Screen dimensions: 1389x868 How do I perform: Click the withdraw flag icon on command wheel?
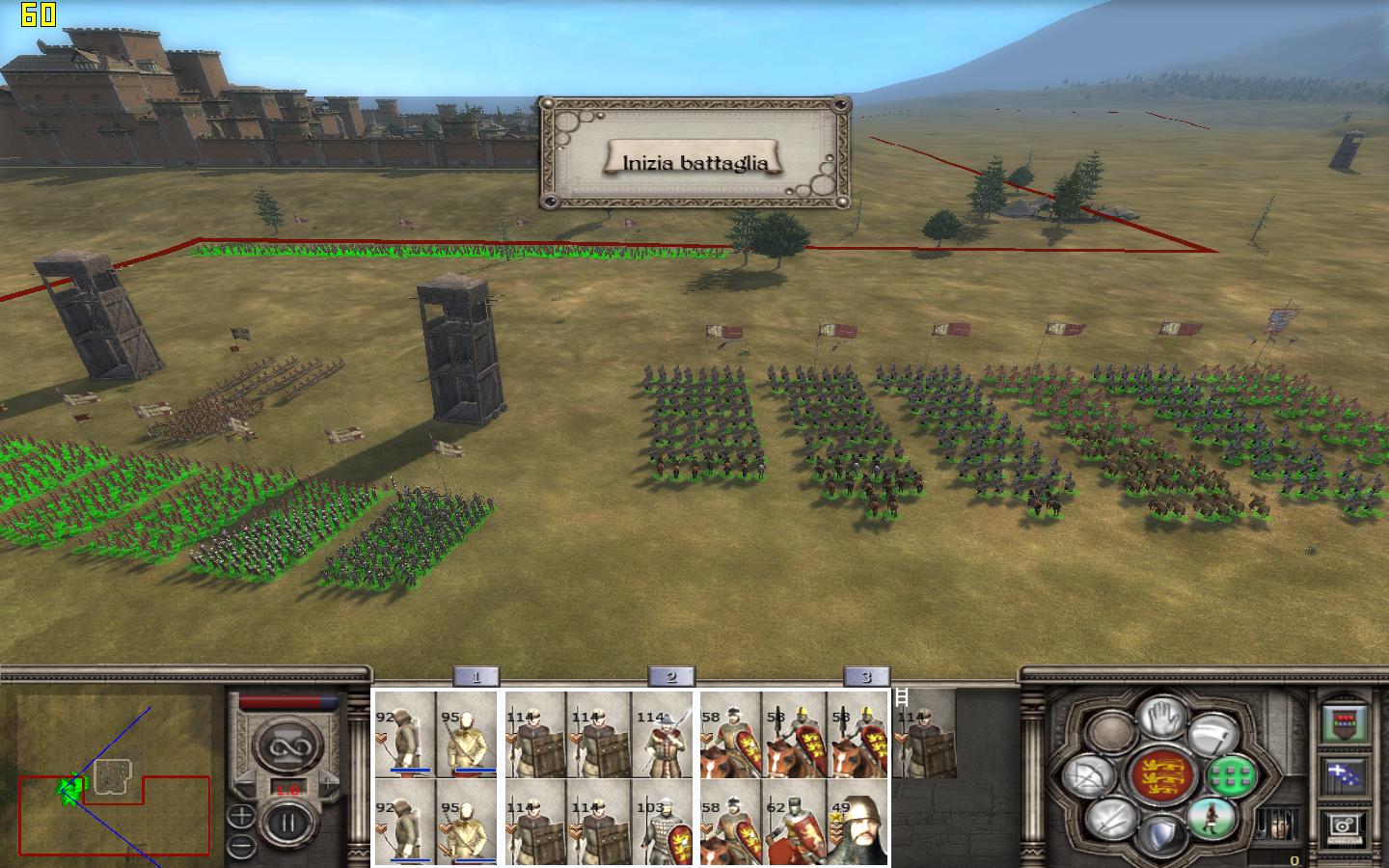tap(1211, 735)
